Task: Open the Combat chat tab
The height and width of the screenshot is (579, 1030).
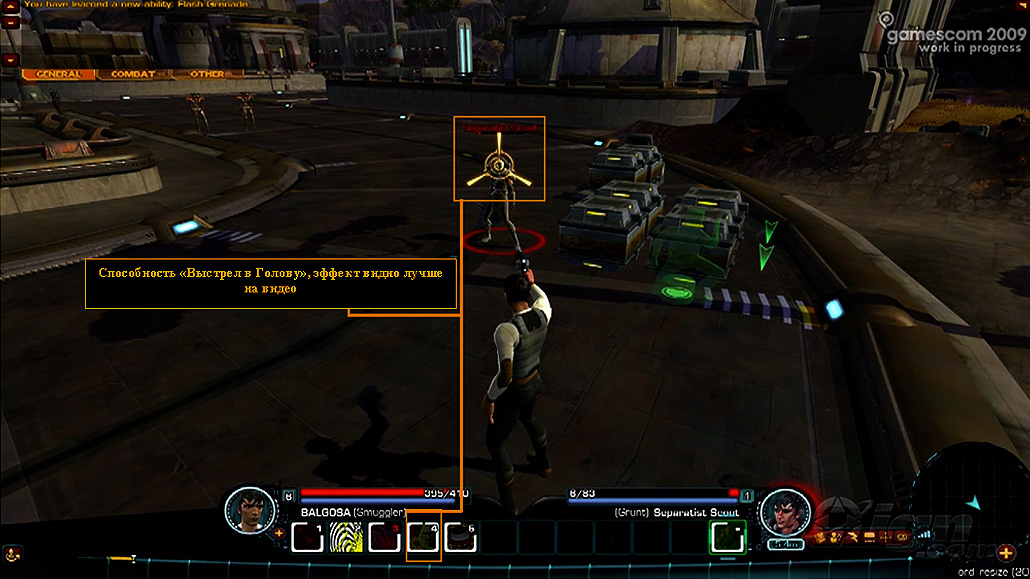Action: pos(132,74)
